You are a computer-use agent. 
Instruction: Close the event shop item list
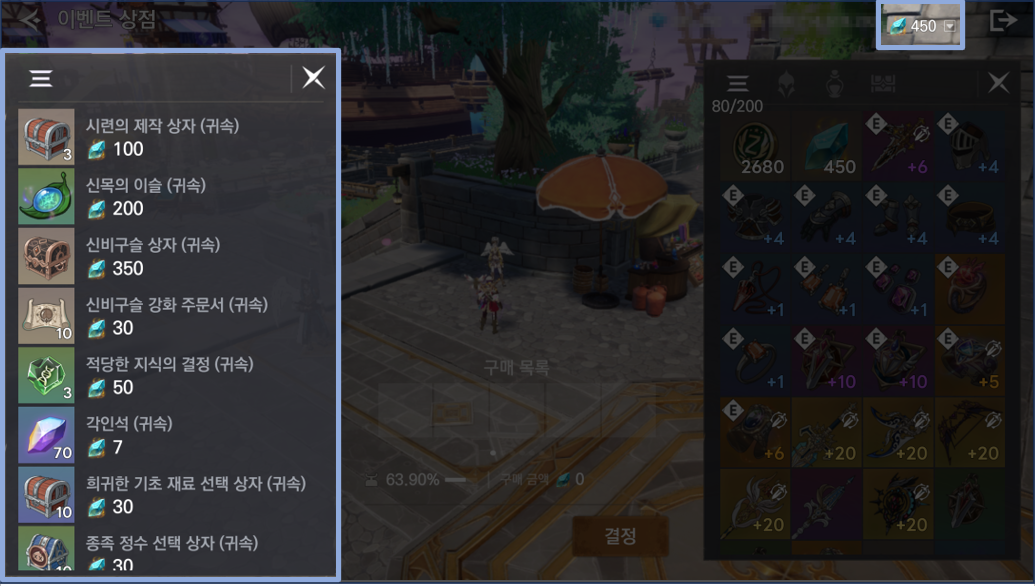tap(314, 78)
